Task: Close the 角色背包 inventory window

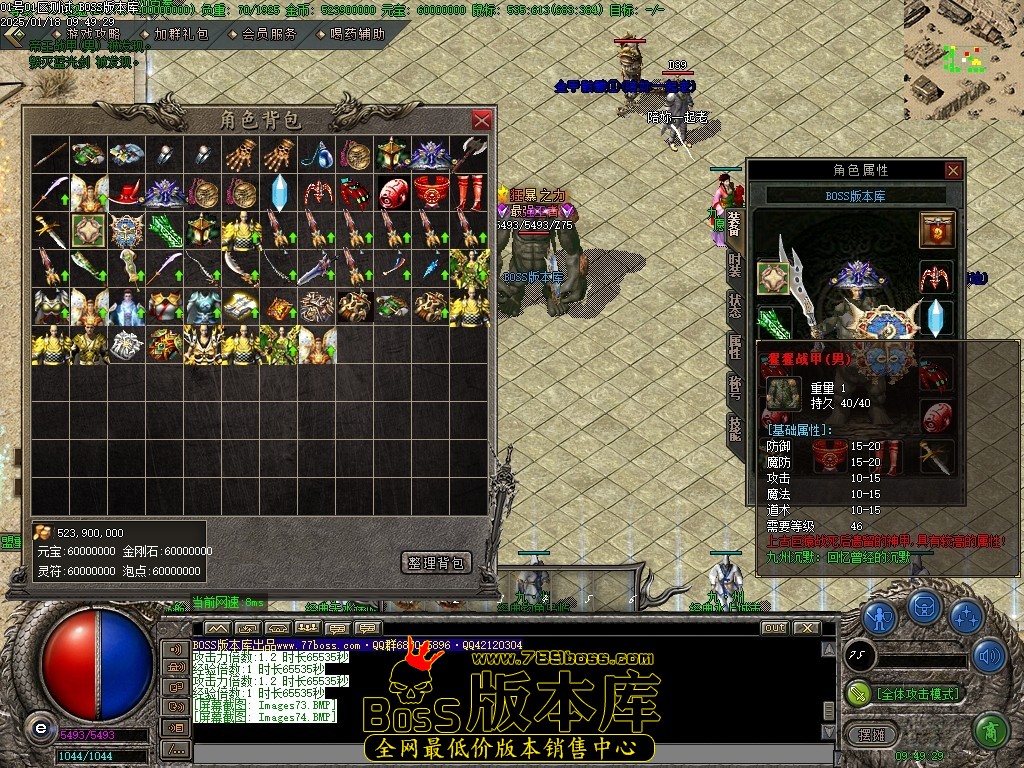Action: (x=482, y=120)
